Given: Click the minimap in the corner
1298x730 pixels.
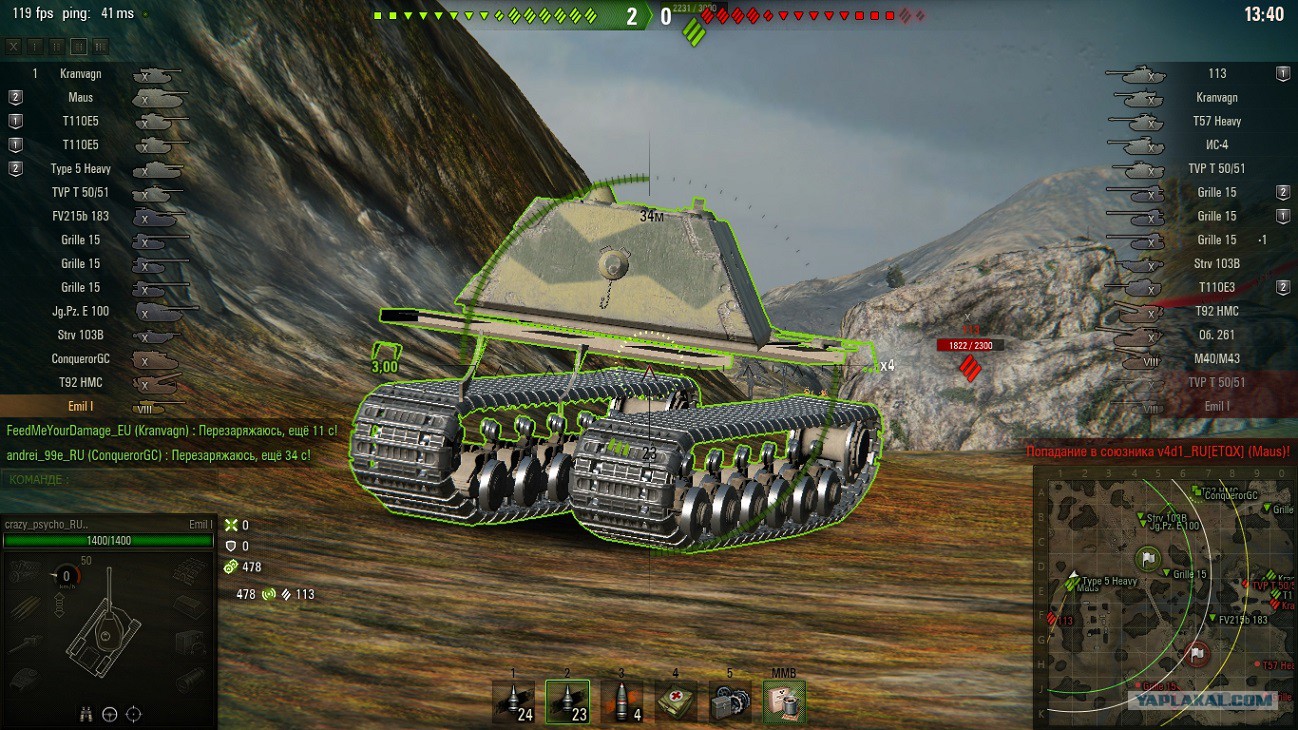Looking at the screenshot, I should tap(1164, 600).
